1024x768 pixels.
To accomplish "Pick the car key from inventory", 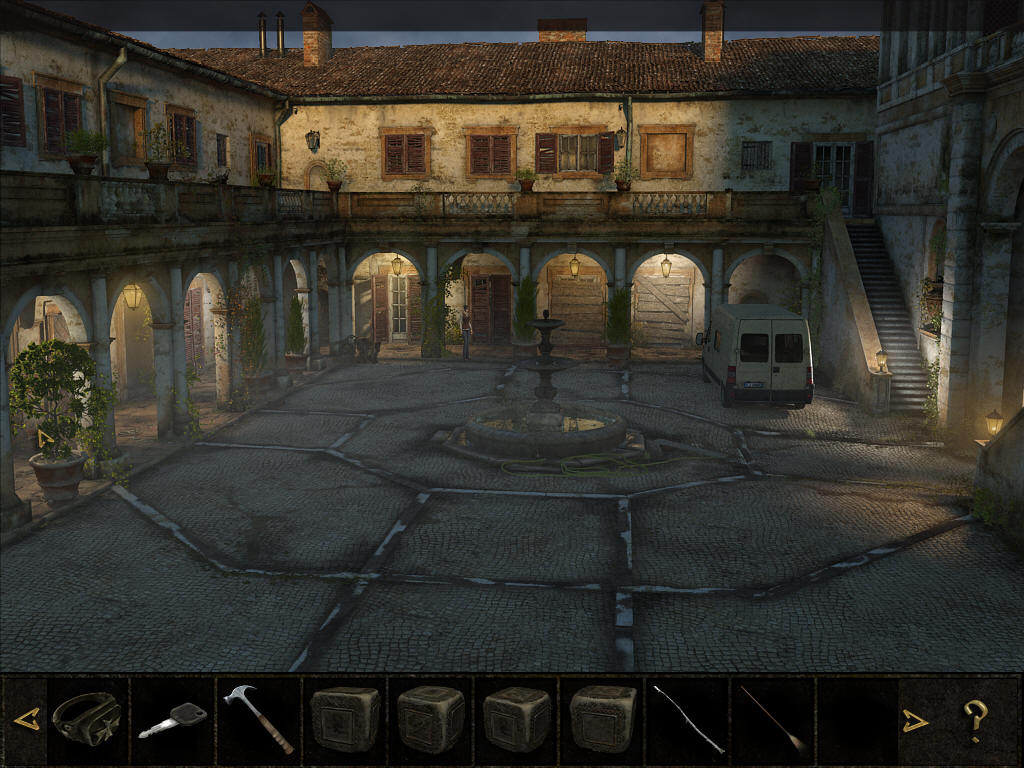I will 172,720.
